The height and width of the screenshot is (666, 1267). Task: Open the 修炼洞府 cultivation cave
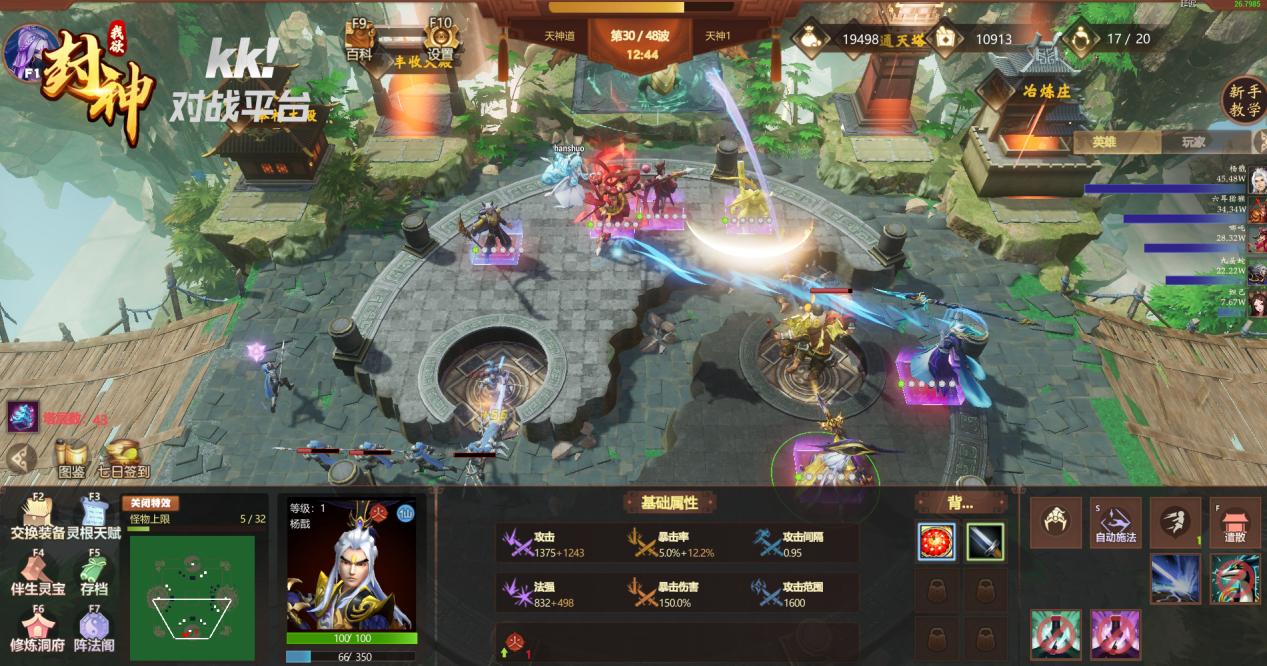coord(38,631)
